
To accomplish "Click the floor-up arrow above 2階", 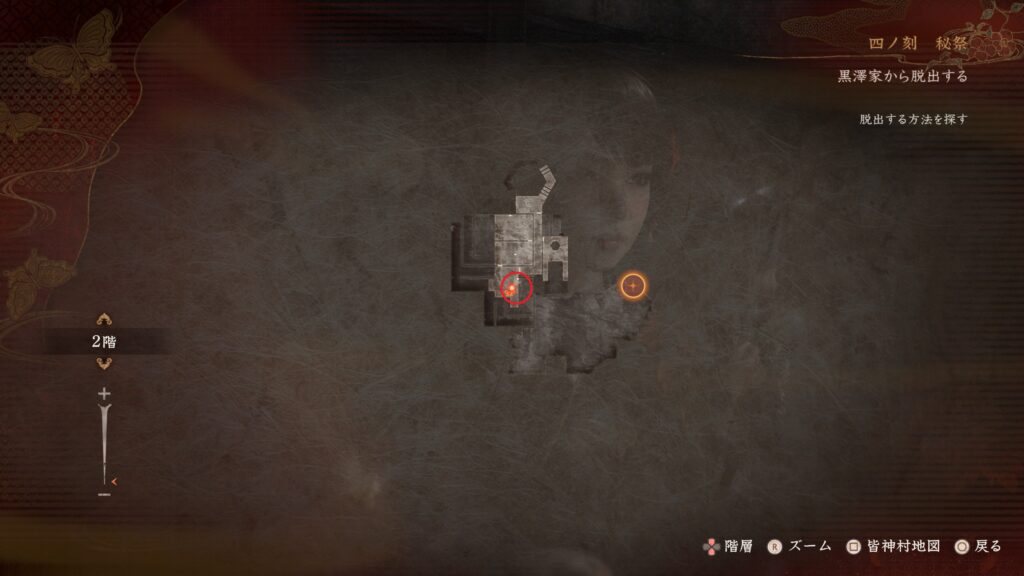I will [102, 320].
